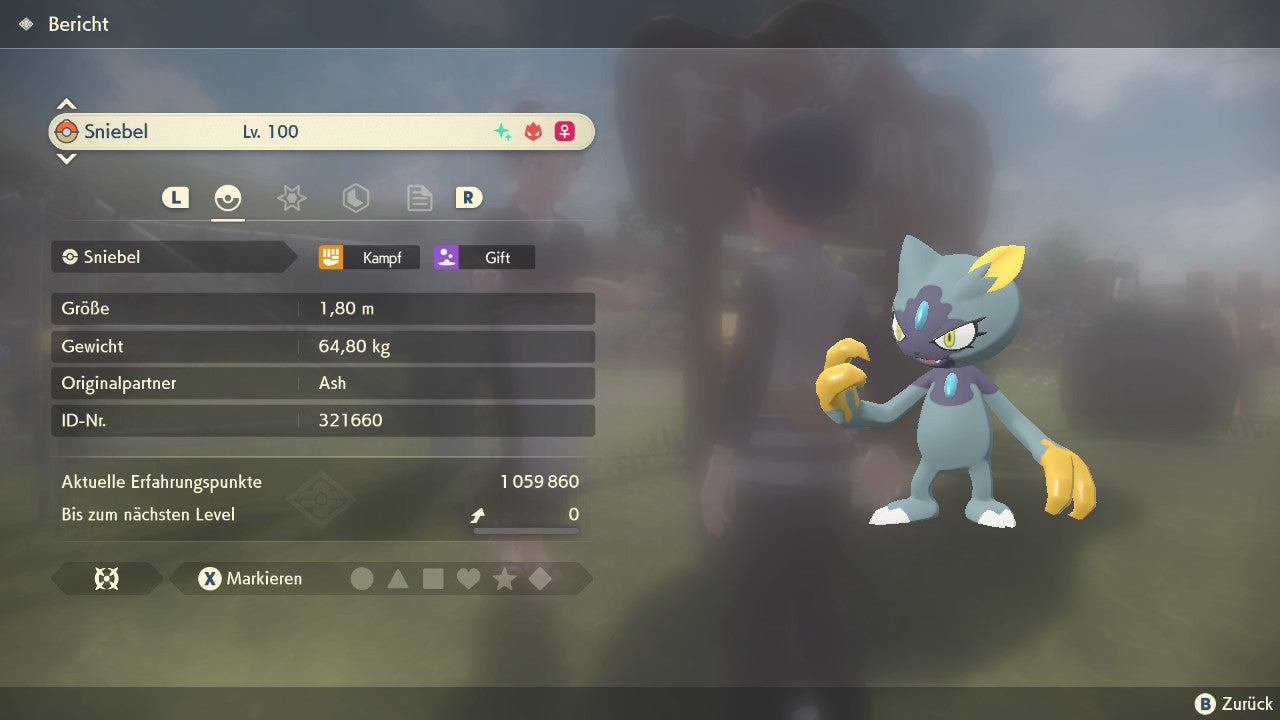
Task: Click the Zurück back option
Action: 1235,704
